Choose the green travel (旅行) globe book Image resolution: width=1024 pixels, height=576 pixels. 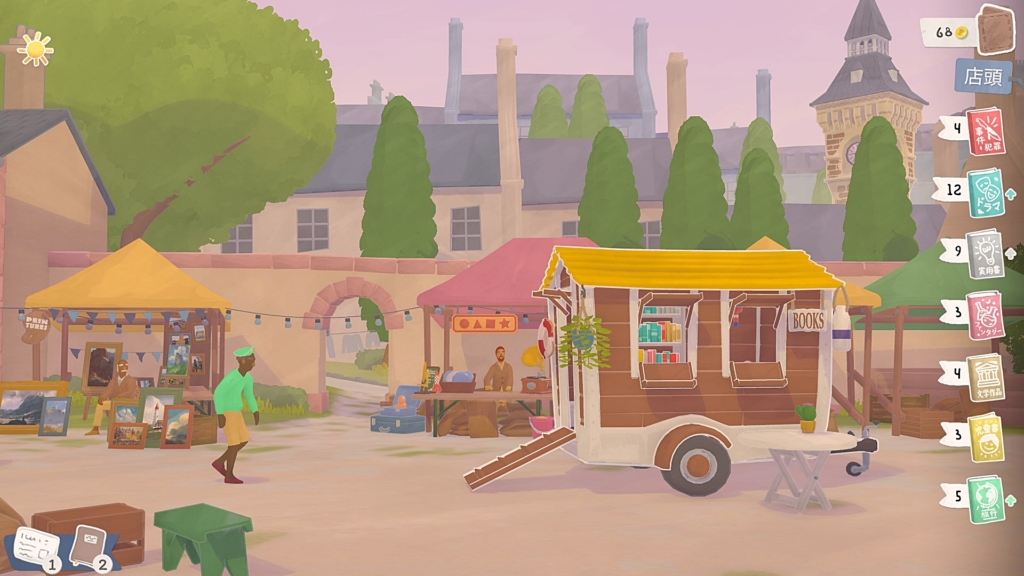(985, 499)
